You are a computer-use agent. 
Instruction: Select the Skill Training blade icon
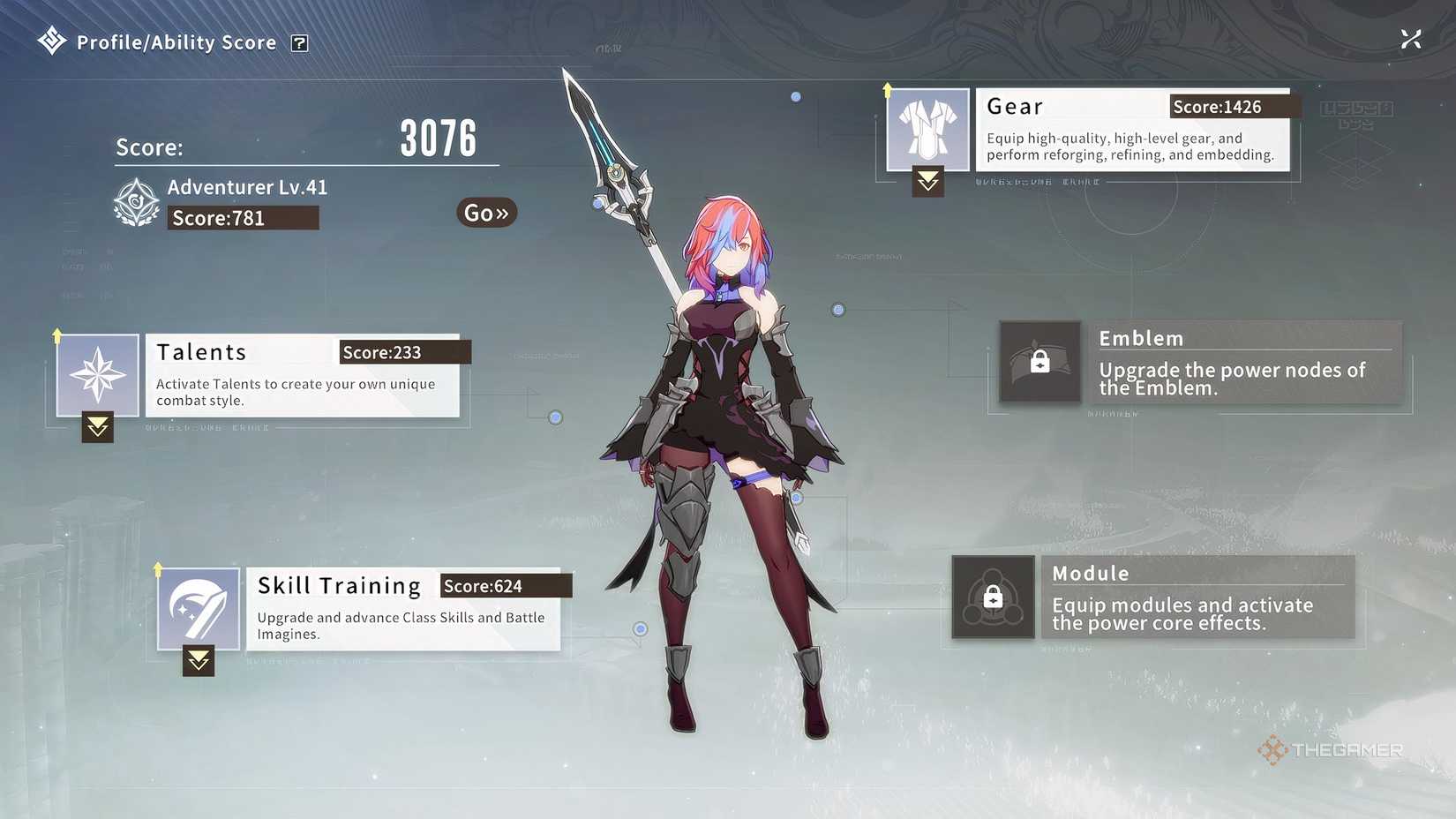[x=198, y=606]
